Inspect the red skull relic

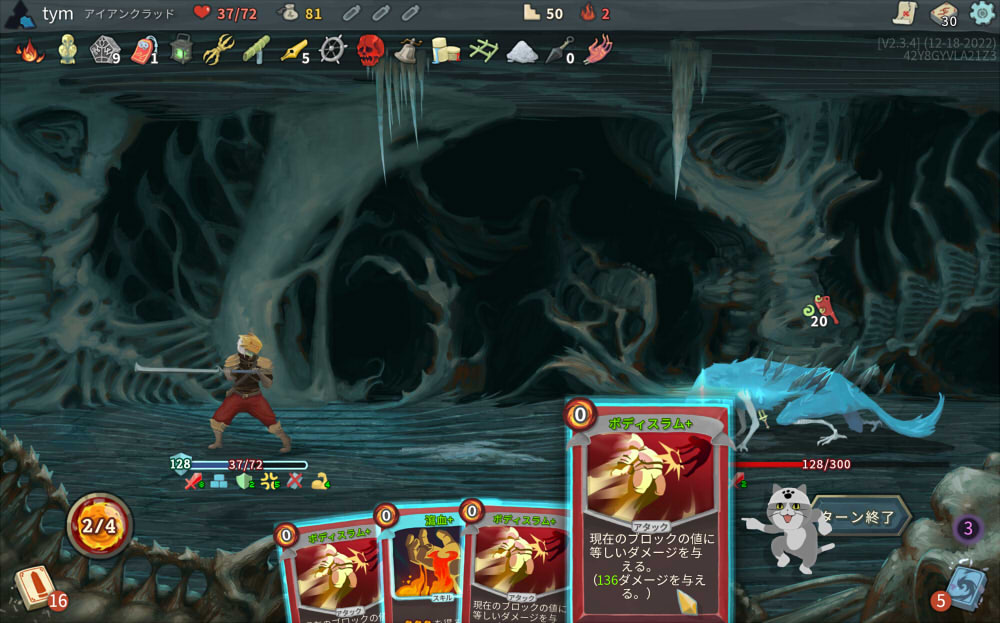point(370,49)
